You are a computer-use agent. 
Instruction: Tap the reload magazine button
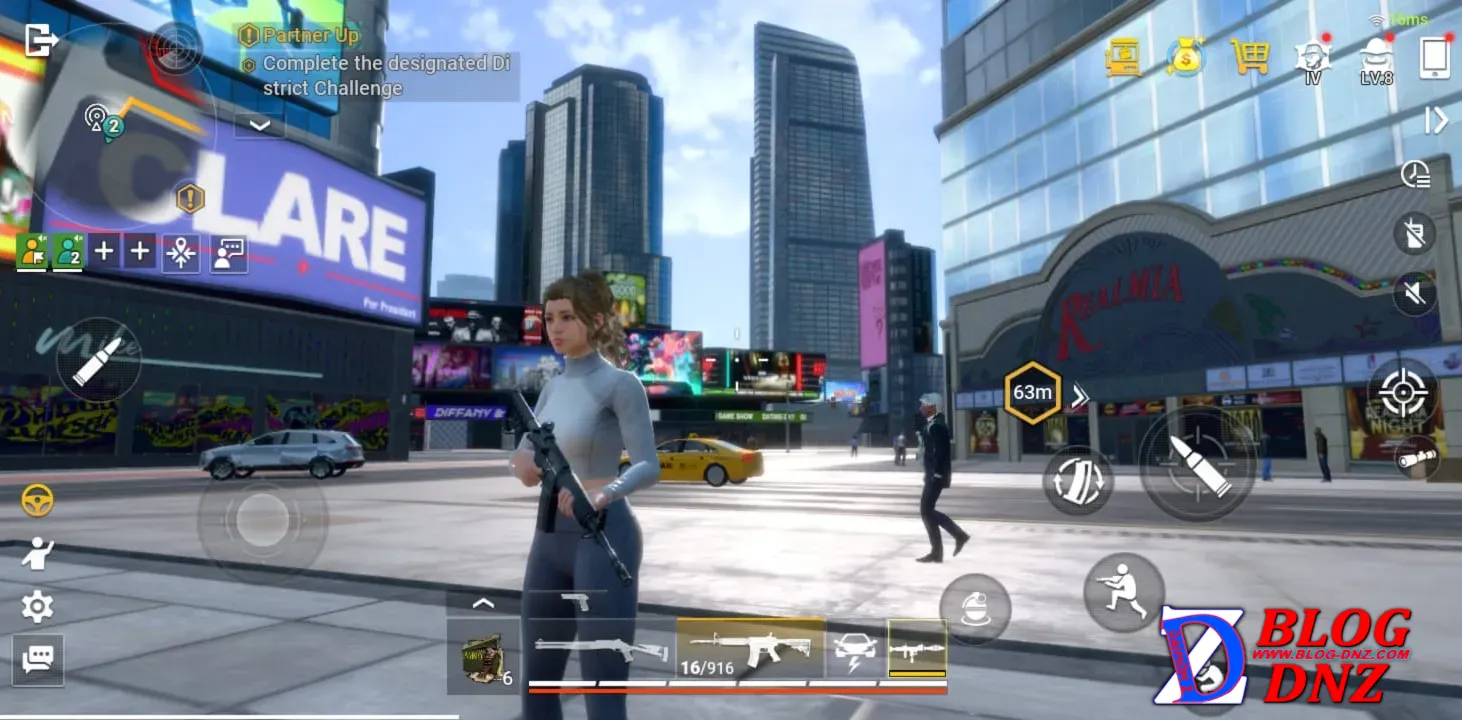tap(1079, 481)
